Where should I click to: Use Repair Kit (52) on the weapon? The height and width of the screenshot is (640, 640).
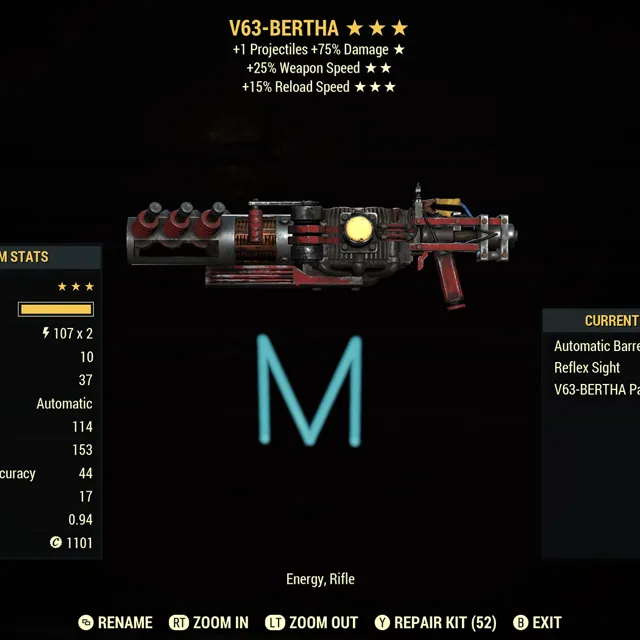[x=434, y=622]
